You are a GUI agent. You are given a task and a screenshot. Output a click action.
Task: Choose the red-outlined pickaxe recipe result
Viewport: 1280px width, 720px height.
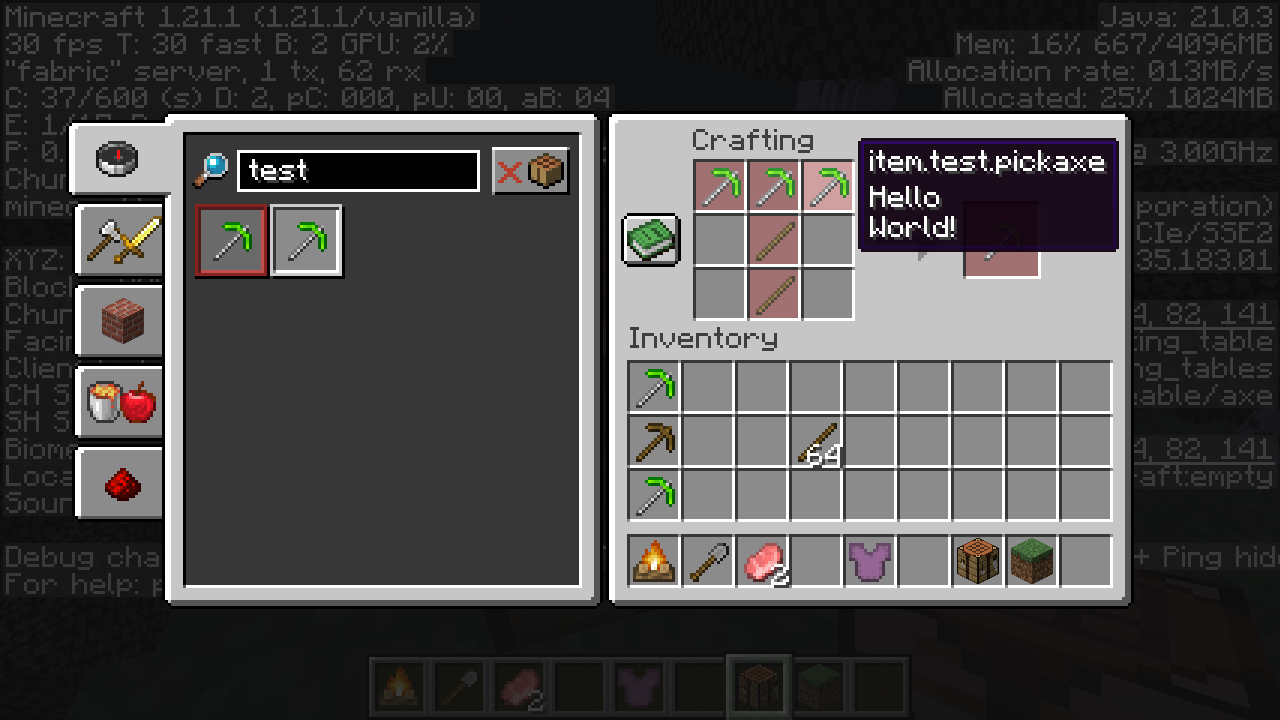click(232, 241)
